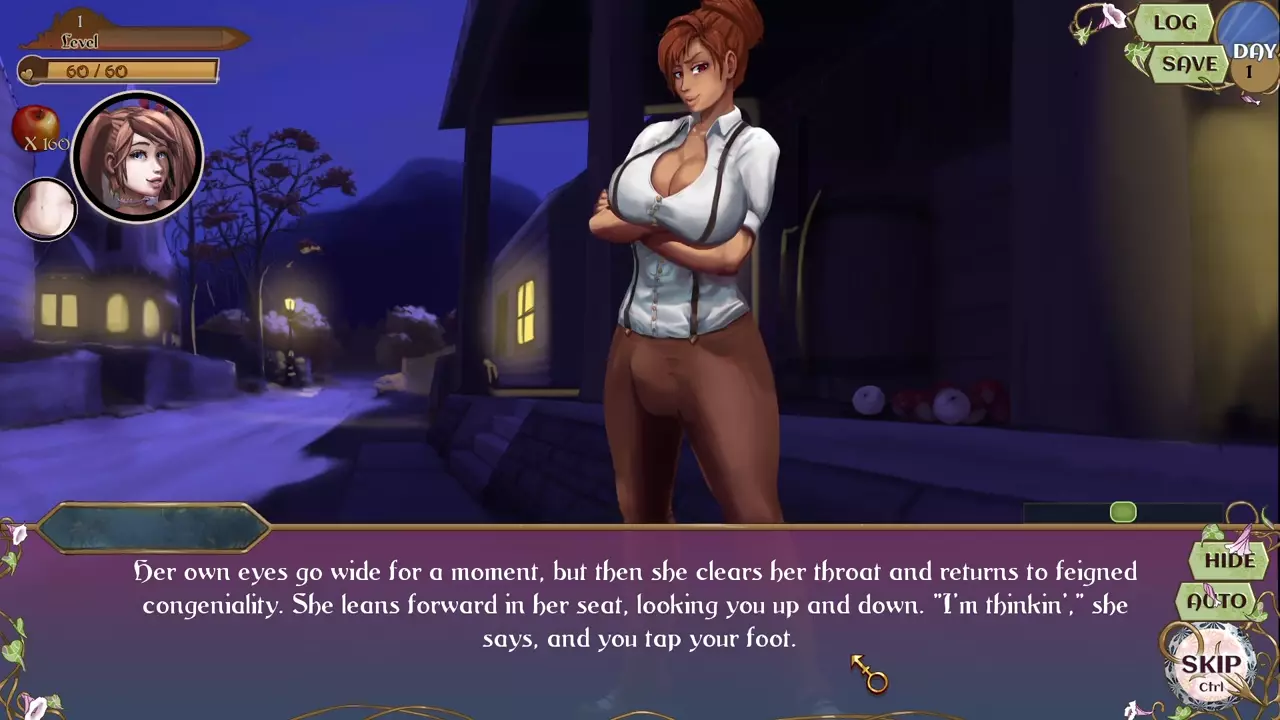Select the small belly status icon

tap(45, 210)
